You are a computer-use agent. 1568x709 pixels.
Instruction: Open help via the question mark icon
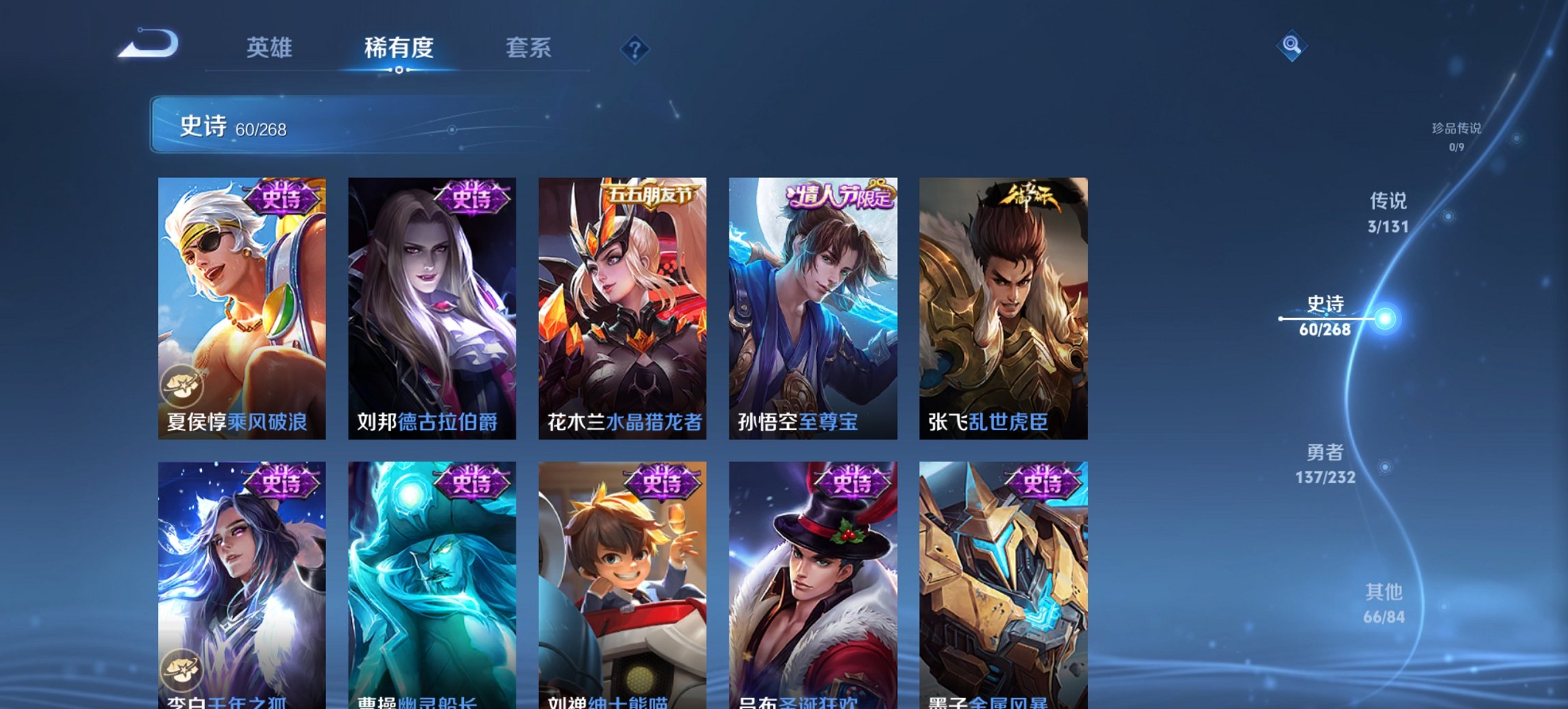point(635,50)
